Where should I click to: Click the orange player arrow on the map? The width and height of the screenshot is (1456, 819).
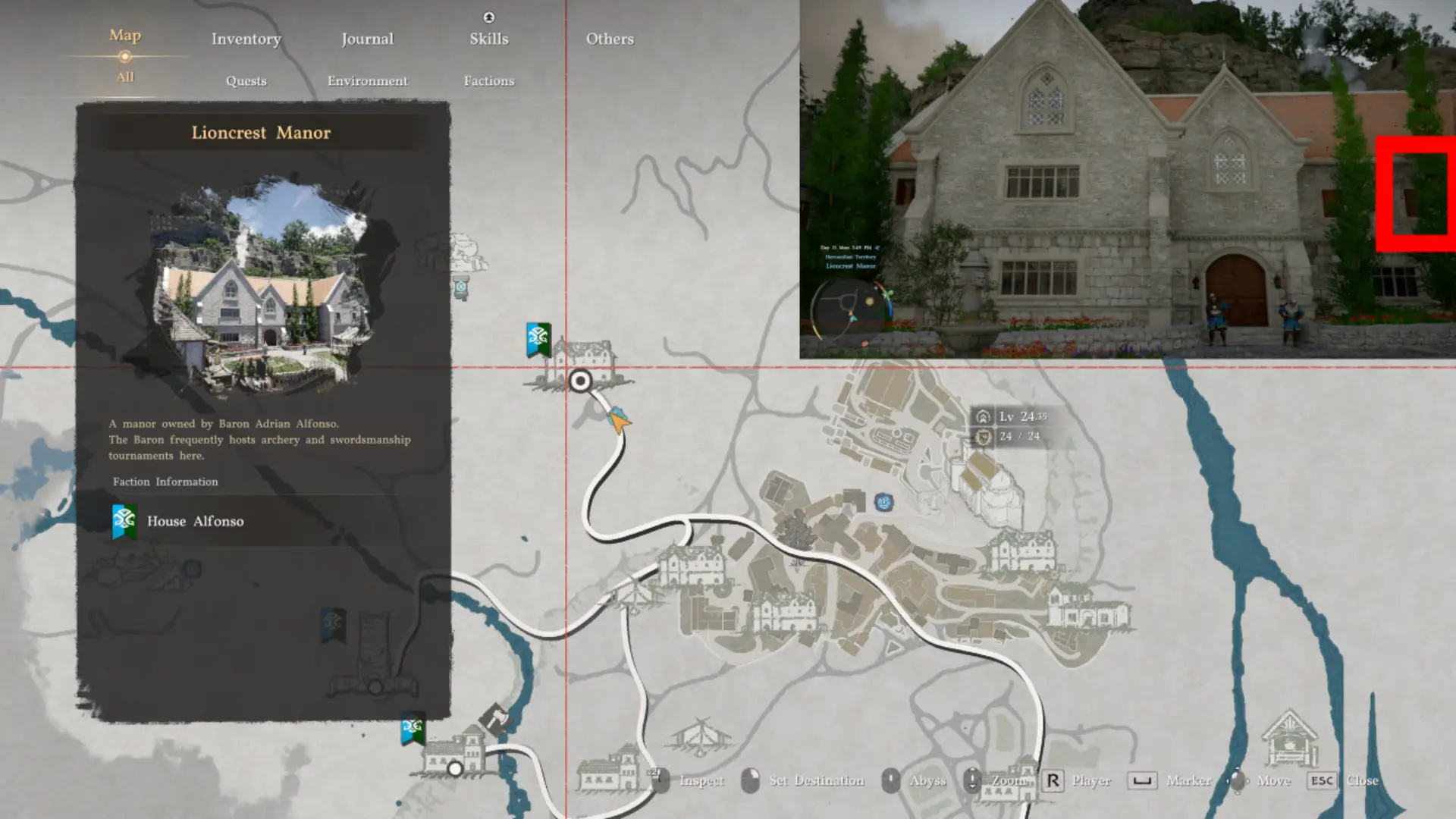(619, 419)
